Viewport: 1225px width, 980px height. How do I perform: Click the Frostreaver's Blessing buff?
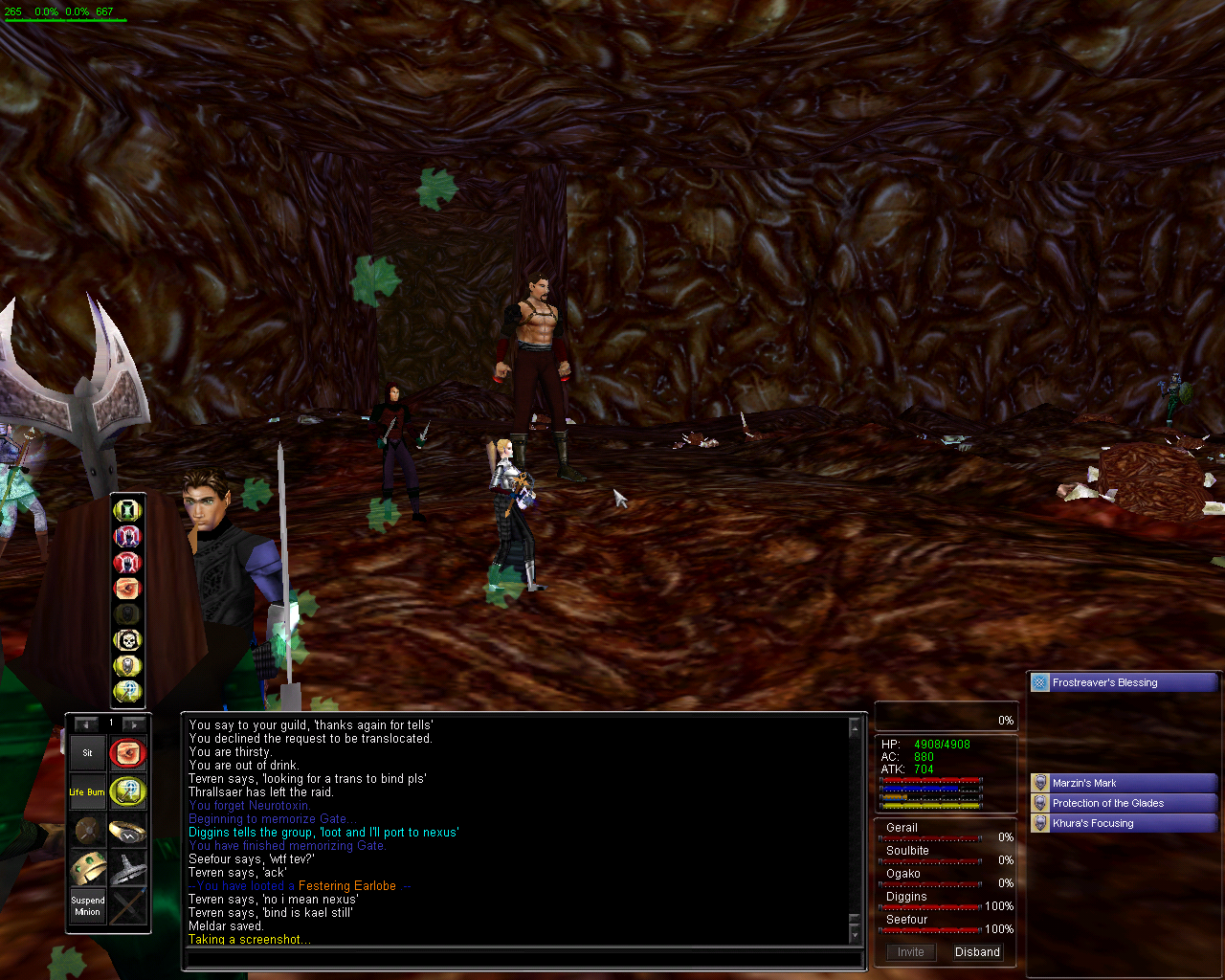point(1123,682)
